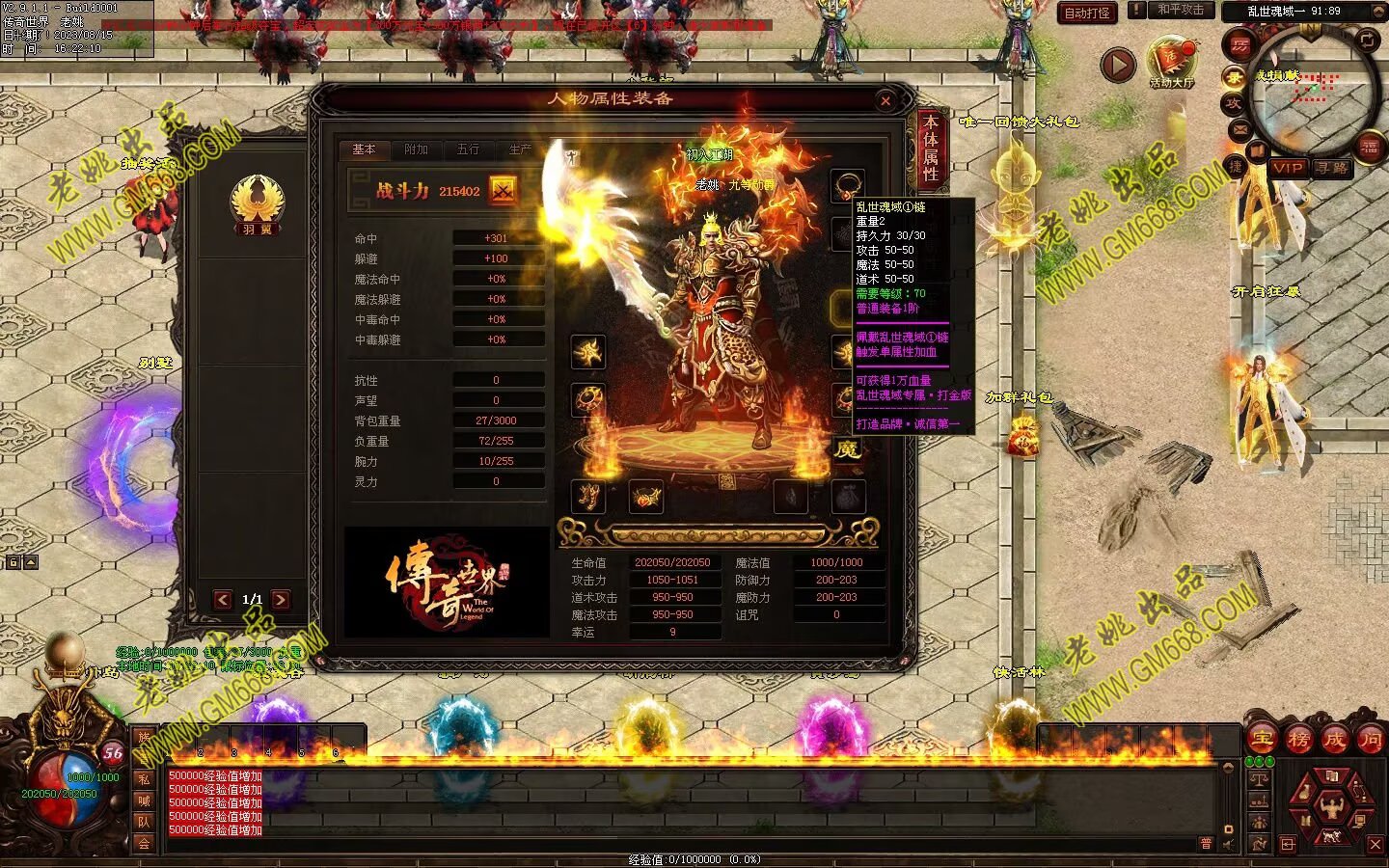Image resolution: width=1389 pixels, height=868 pixels.
Task: Select the 魔 slot button on equipment panel
Action: tap(847, 449)
